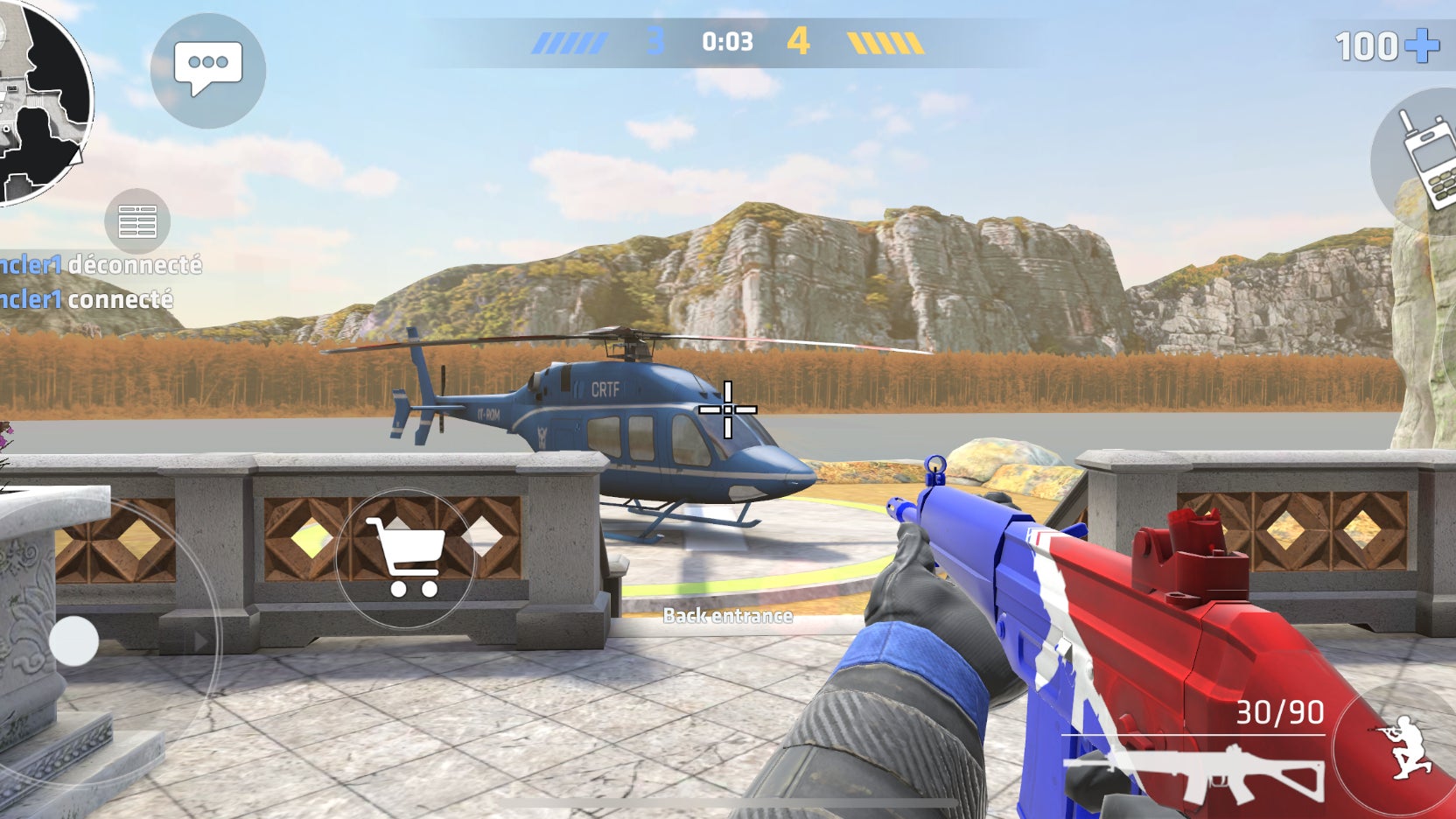Open the in-game chat bubble icon

[x=208, y=70]
